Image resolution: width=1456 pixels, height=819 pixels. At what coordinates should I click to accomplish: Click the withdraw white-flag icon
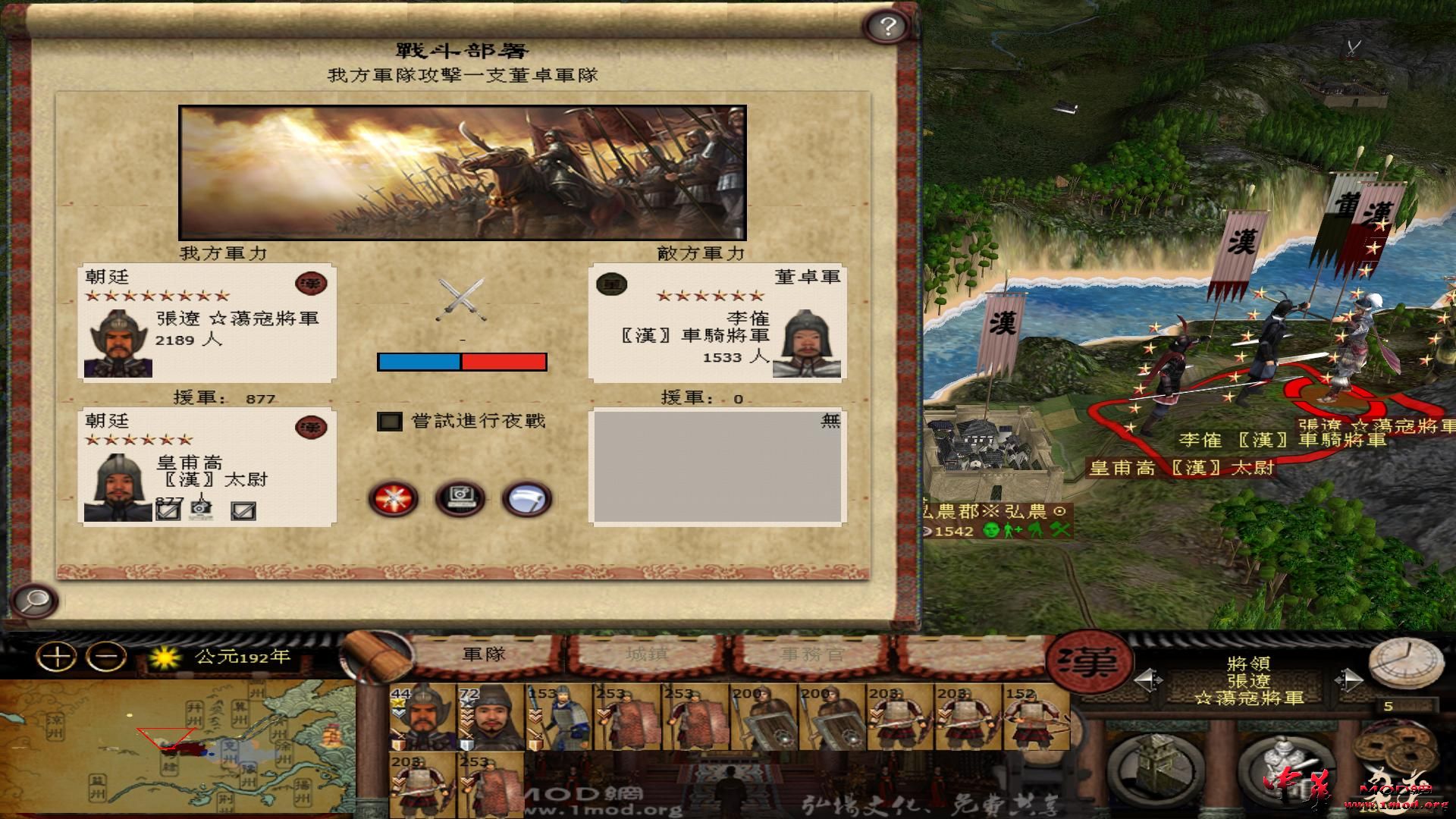528,498
